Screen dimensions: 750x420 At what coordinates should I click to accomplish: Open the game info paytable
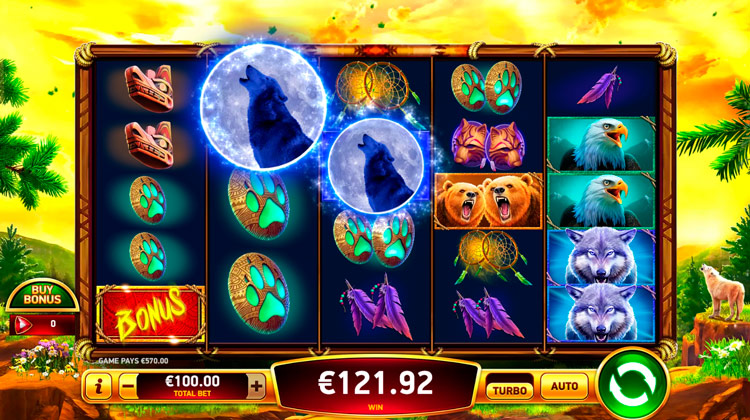(x=98, y=385)
